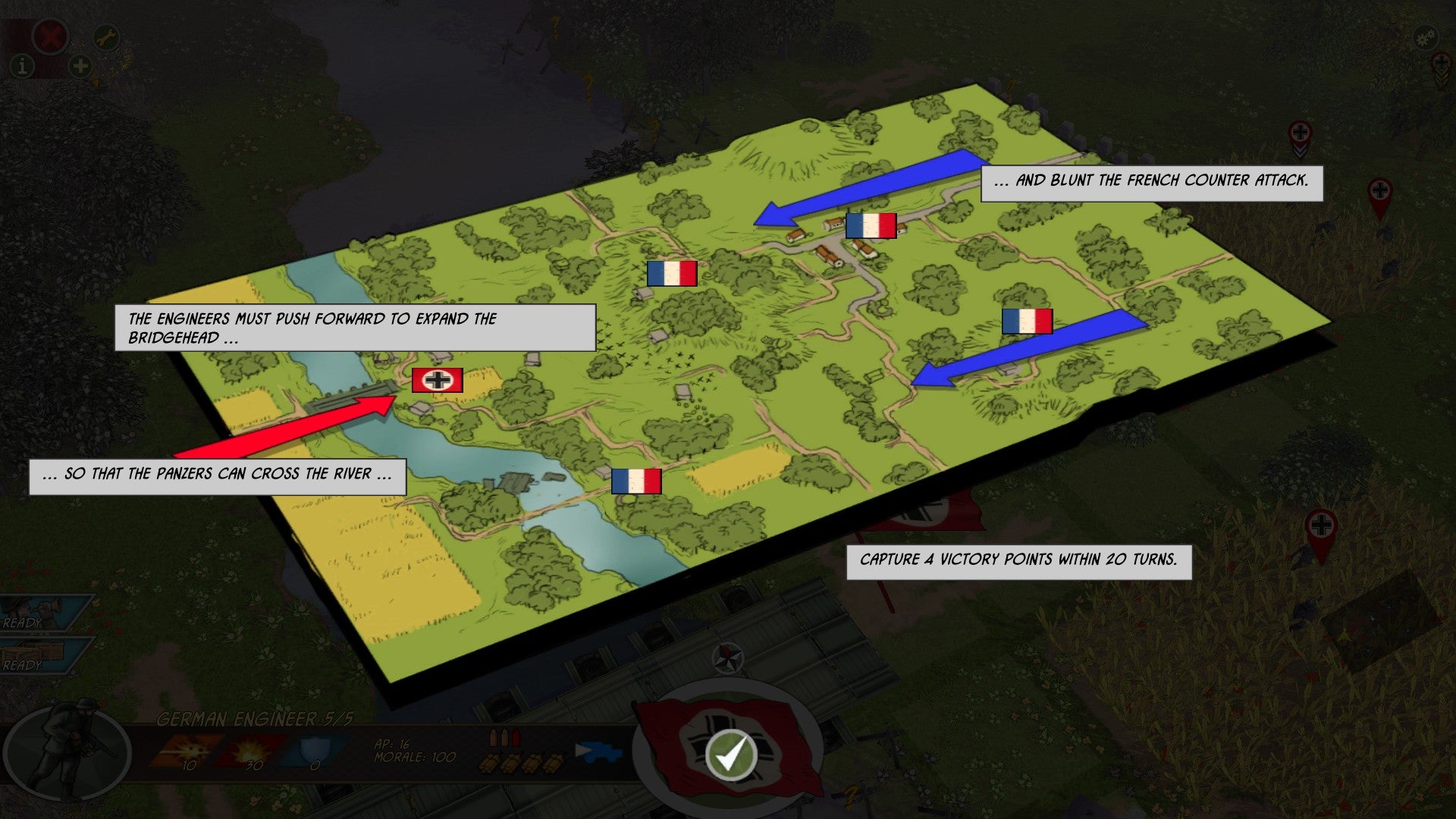Click the red X button
The image size is (1456, 819).
51,36
